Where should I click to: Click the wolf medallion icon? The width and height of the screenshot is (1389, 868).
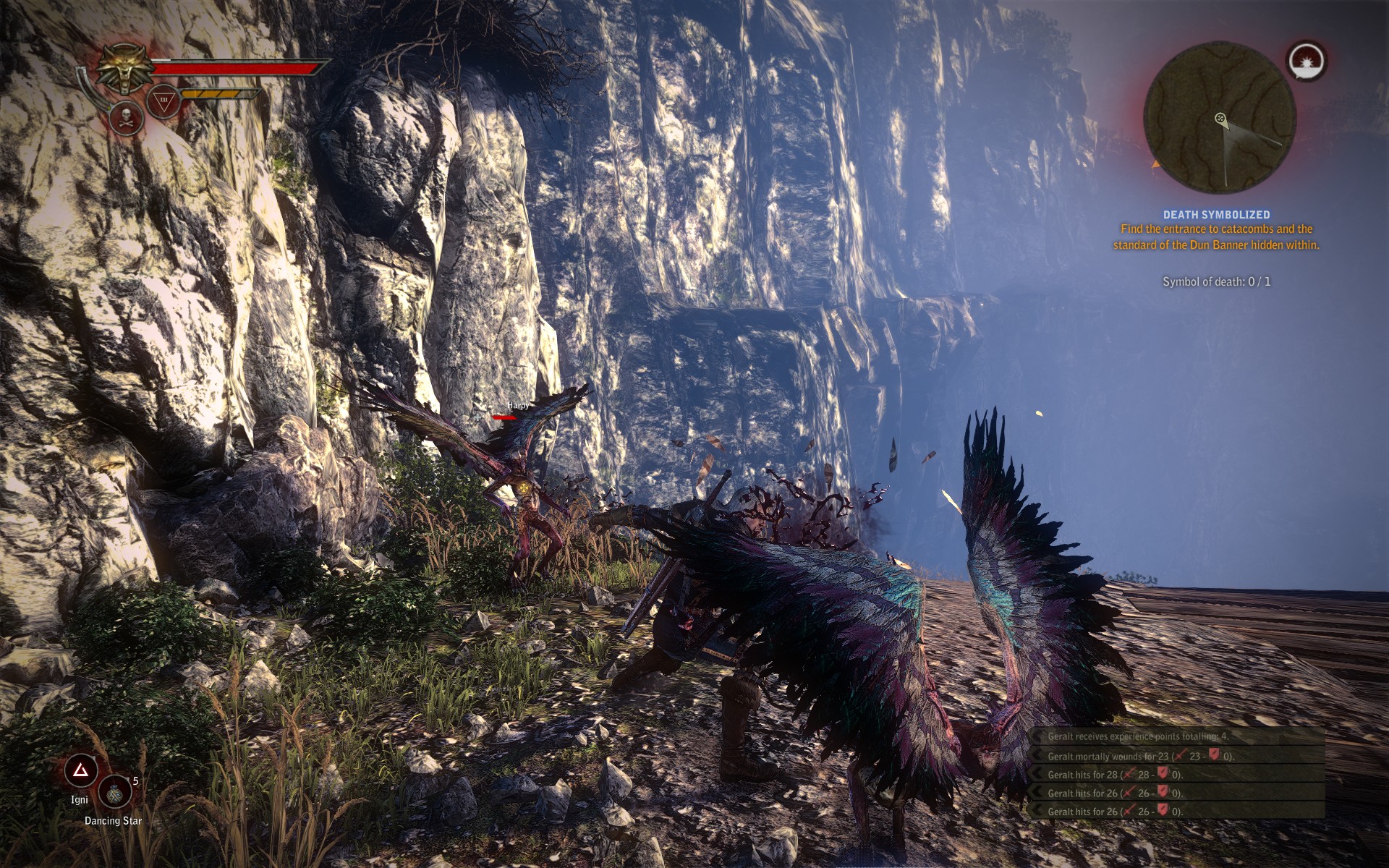click(126, 69)
